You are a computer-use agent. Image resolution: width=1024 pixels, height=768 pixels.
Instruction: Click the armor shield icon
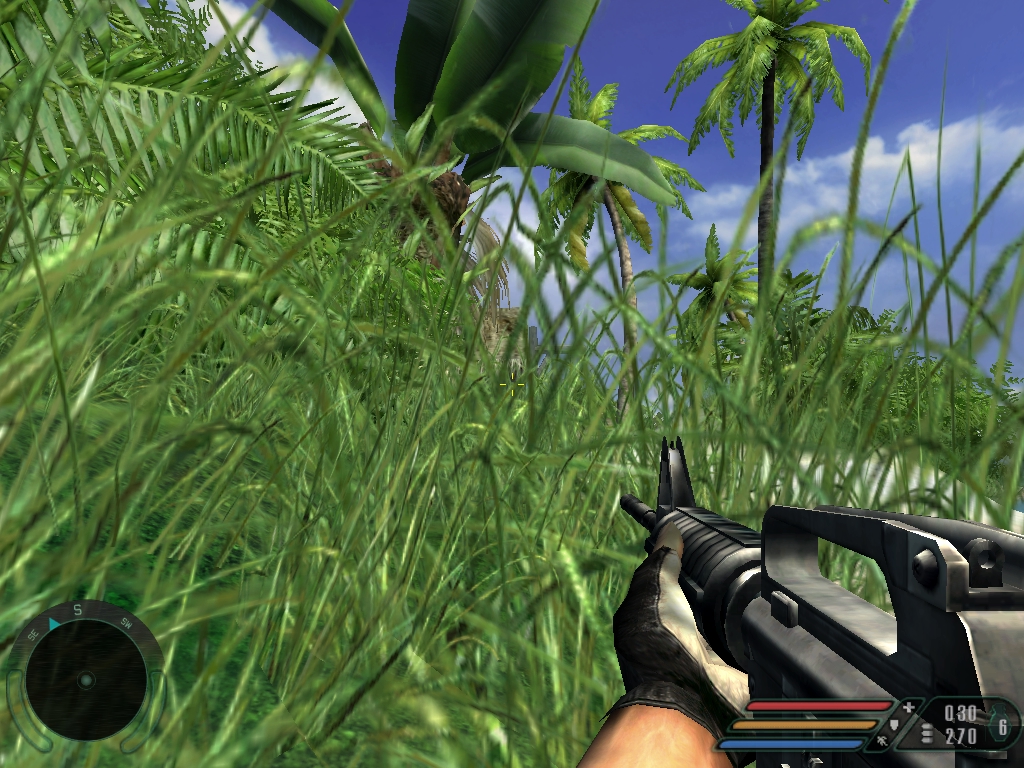[x=893, y=726]
